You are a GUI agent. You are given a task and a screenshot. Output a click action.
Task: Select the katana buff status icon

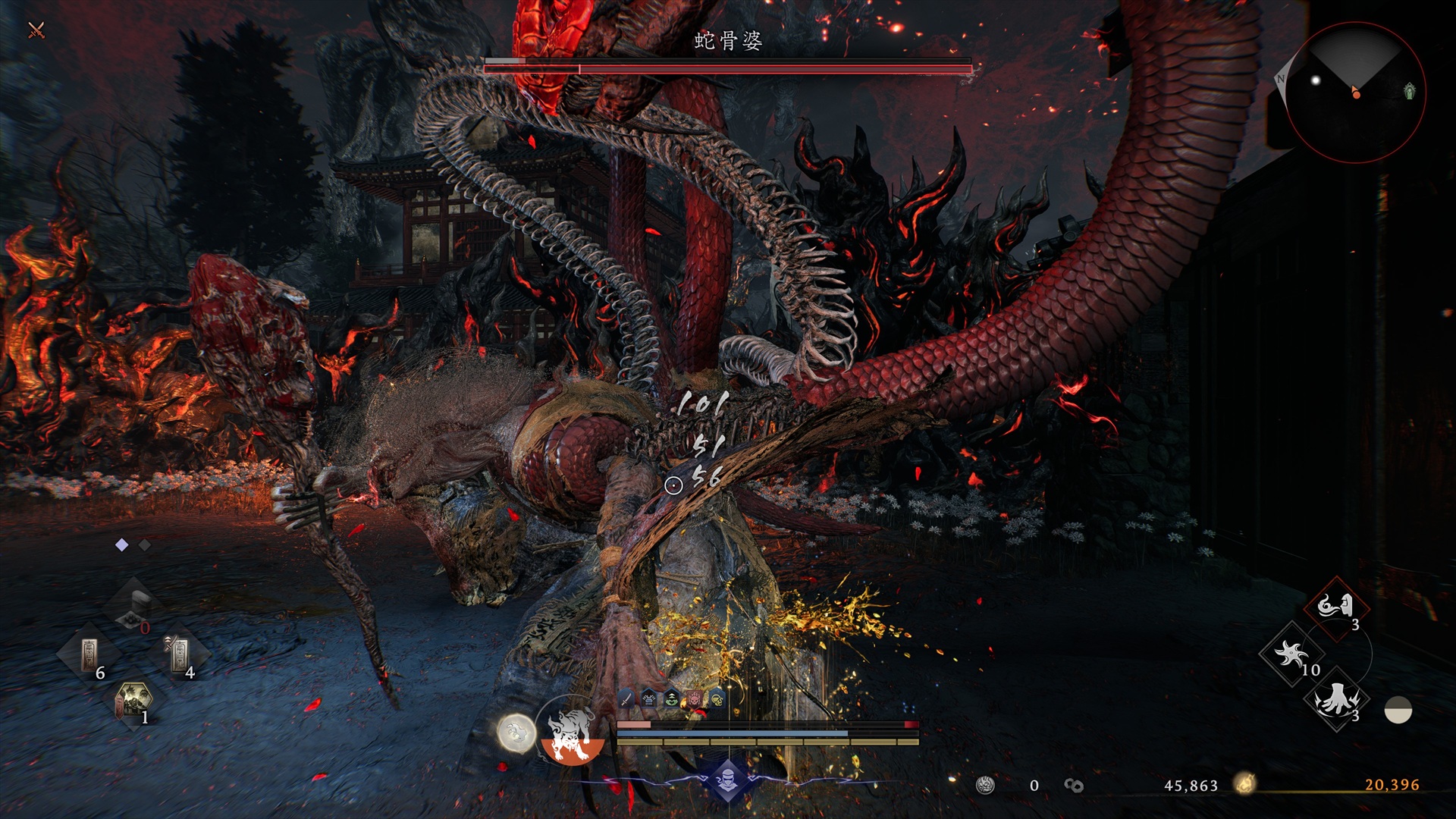pos(626,698)
